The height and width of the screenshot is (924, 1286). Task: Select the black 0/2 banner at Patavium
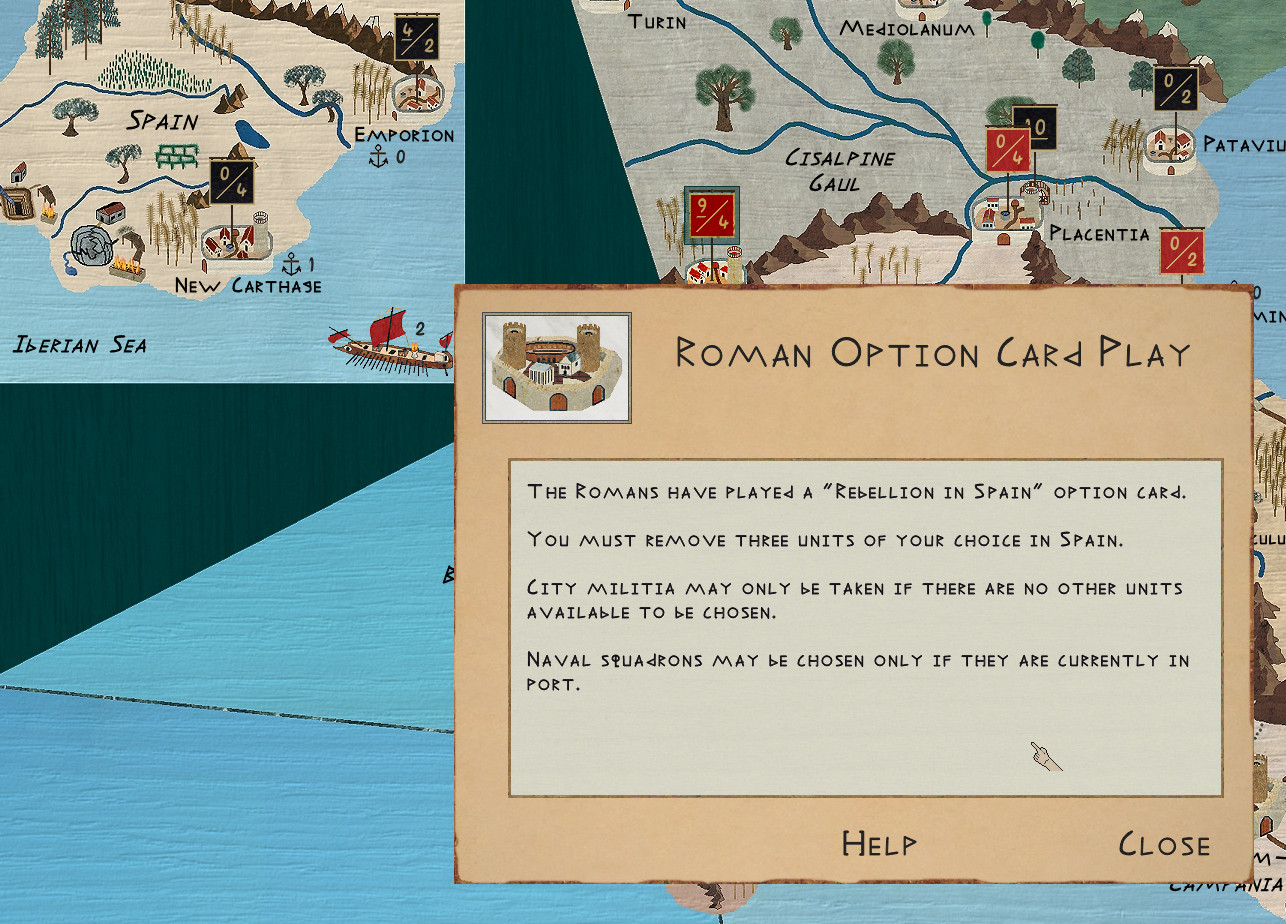[1175, 89]
